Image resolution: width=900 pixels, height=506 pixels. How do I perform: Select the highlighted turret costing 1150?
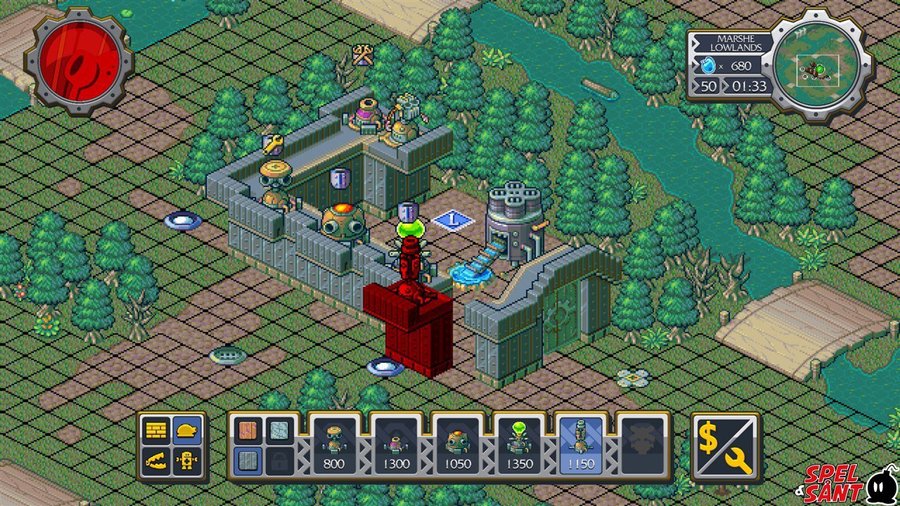584,444
